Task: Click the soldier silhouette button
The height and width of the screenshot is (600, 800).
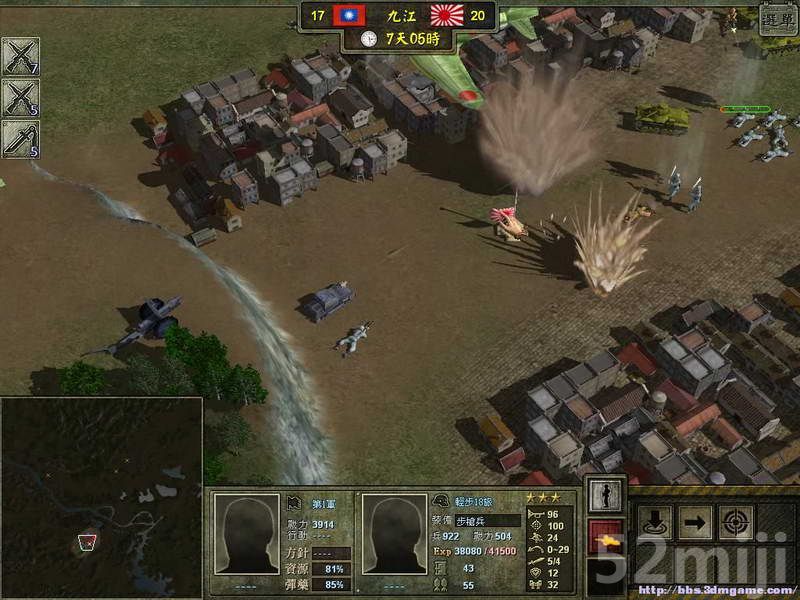Action: [x=606, y=495]
